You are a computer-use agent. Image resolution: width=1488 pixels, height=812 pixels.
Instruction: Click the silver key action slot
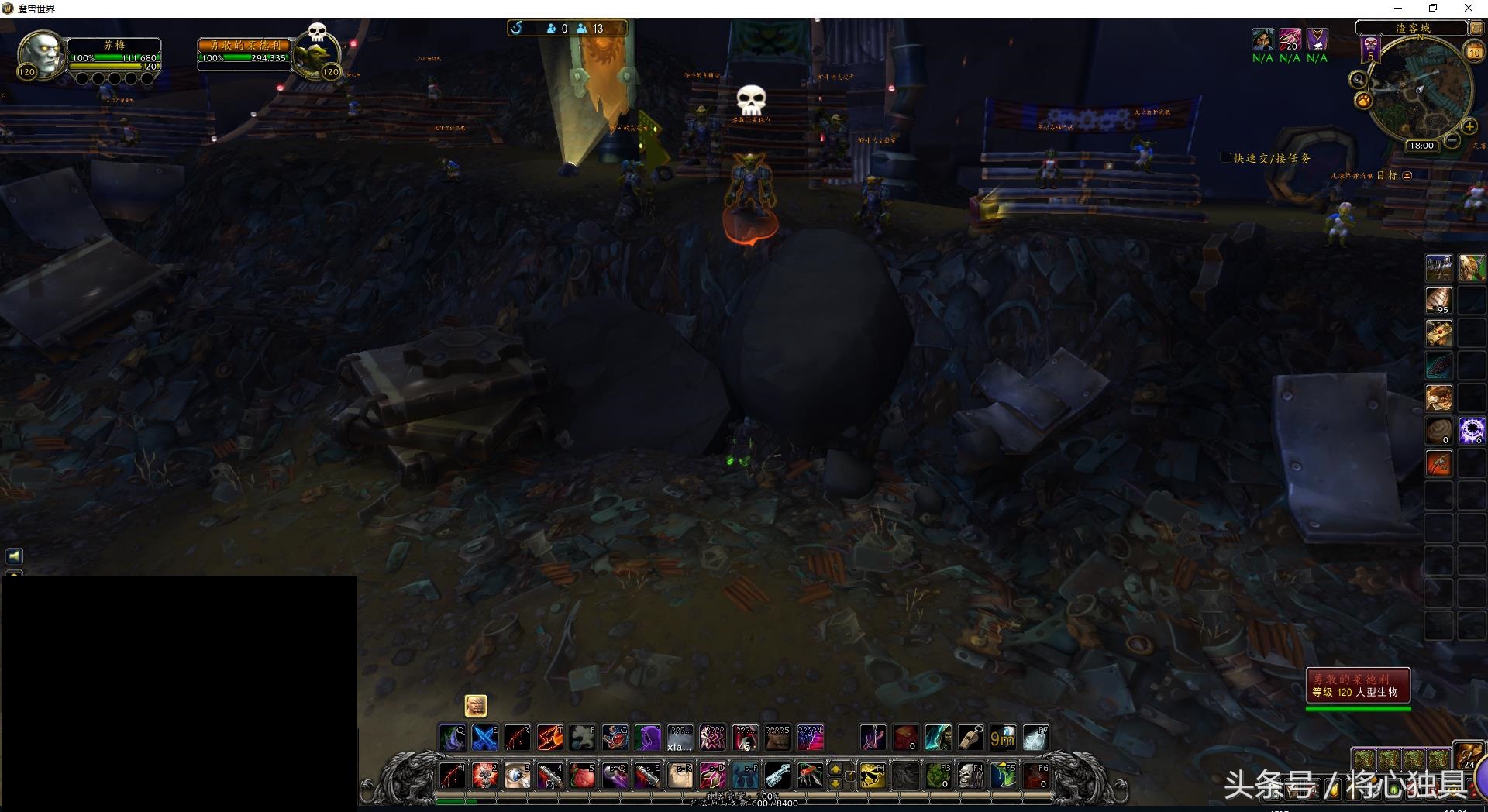[x=778, y=776]
